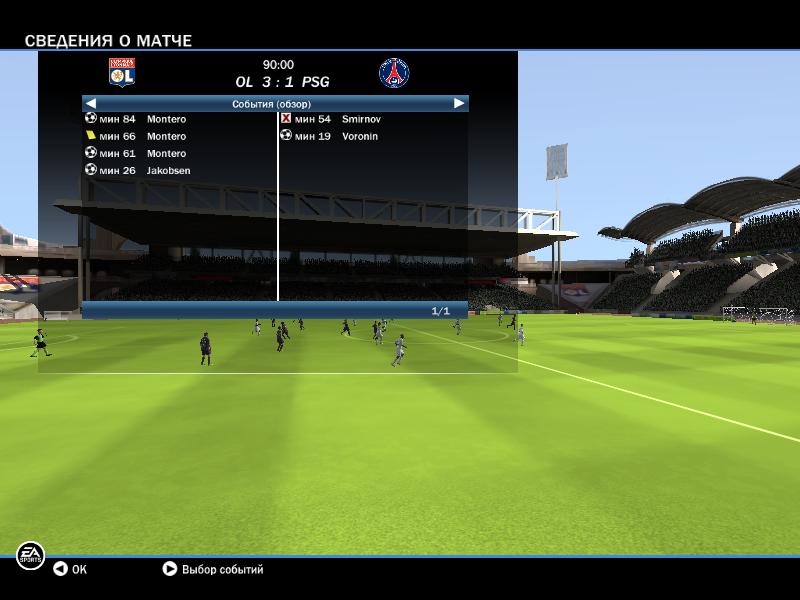Show the previous events page with left arrow
Viewport: 800px width, 600px height.
(x=91, y=103)
